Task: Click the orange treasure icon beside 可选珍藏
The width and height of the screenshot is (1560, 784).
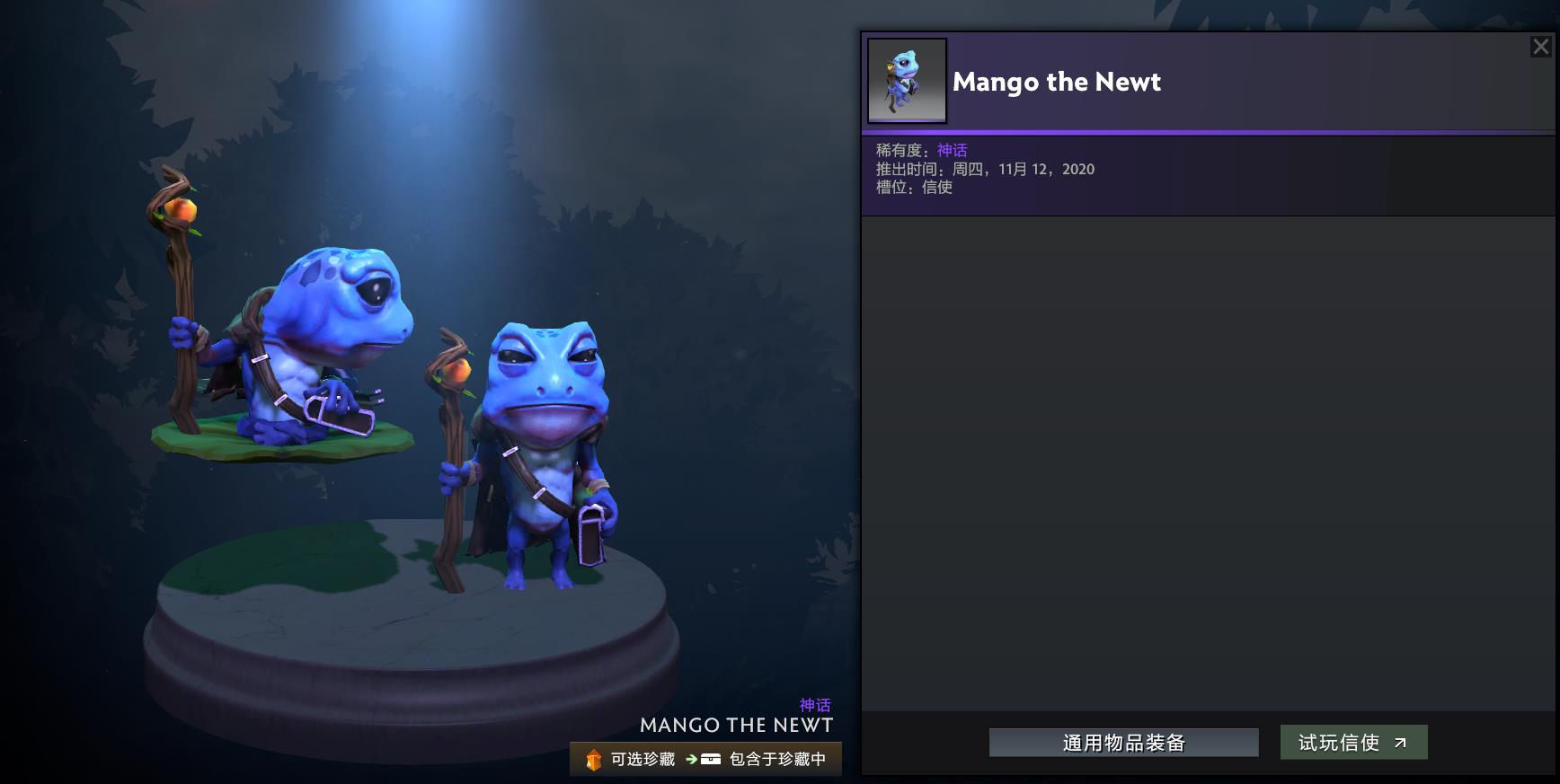Action: point(592,759)
